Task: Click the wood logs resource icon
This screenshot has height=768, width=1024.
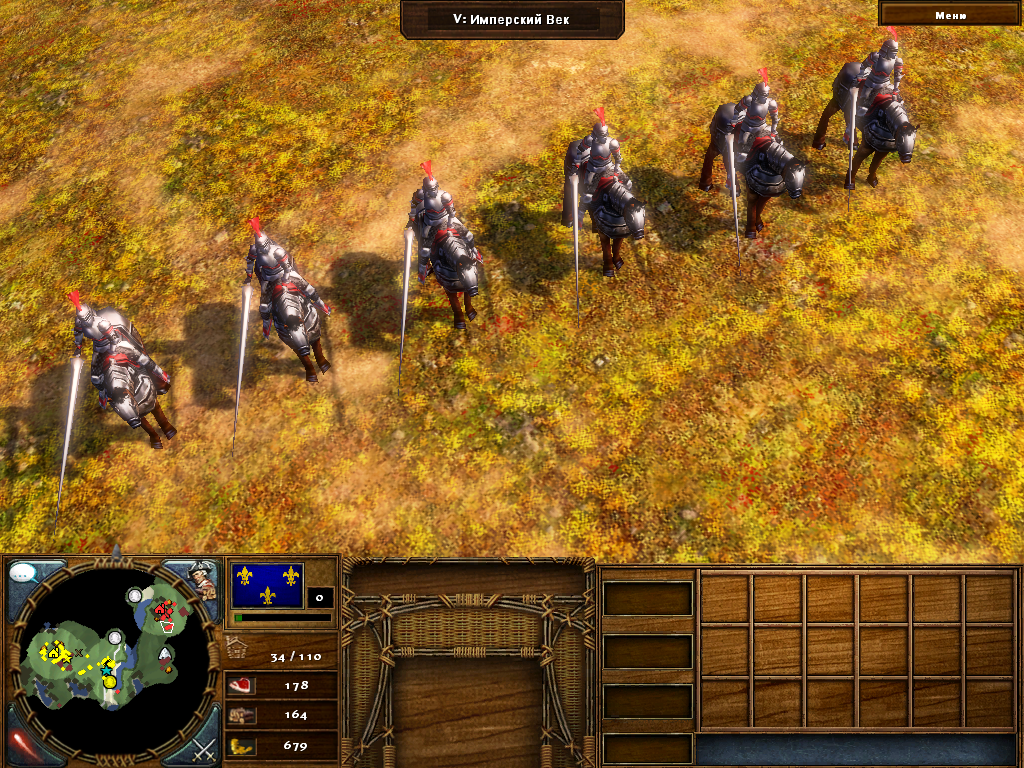Action: 241,715
